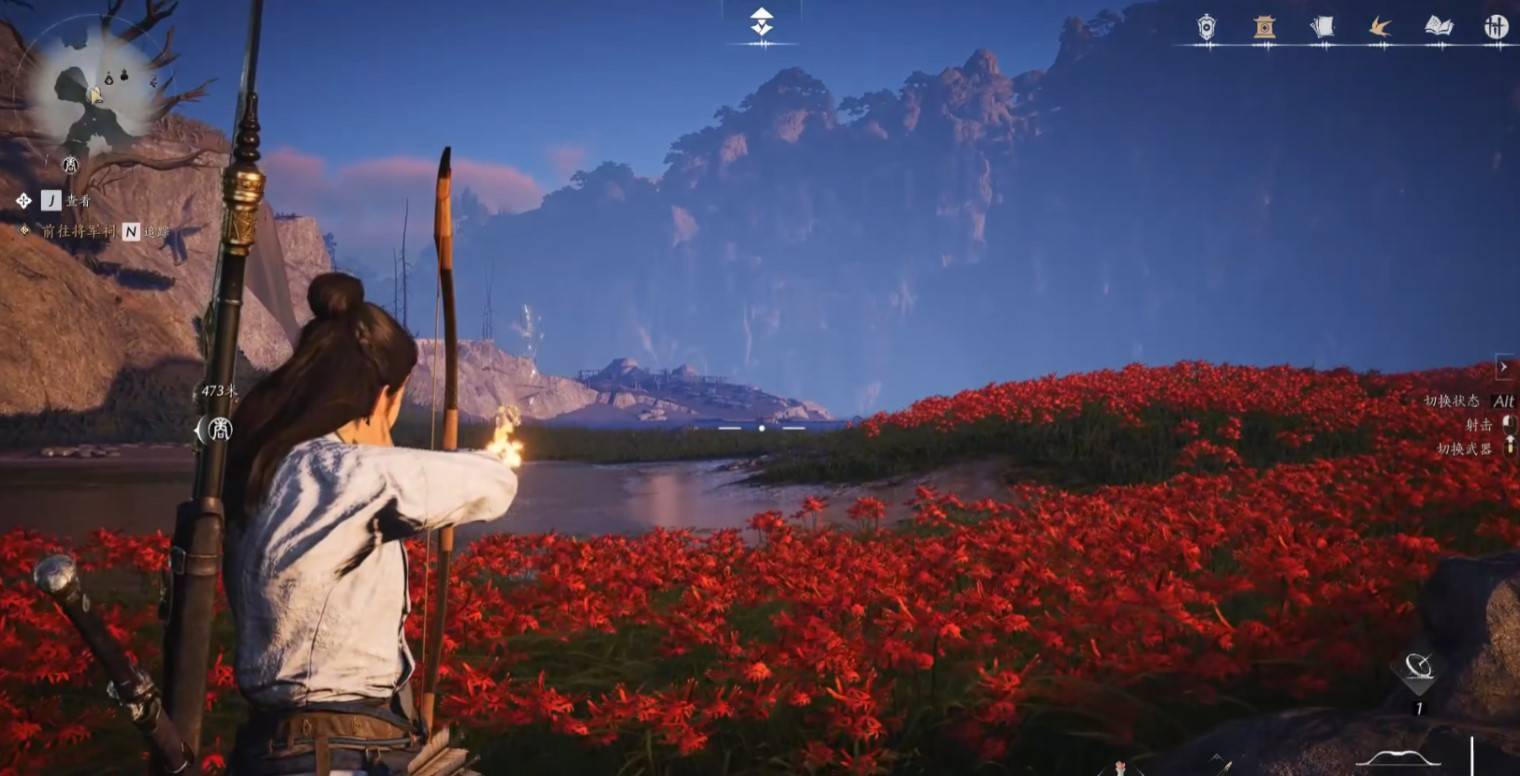Click the shield emblem menu icon

point(1207,27)
